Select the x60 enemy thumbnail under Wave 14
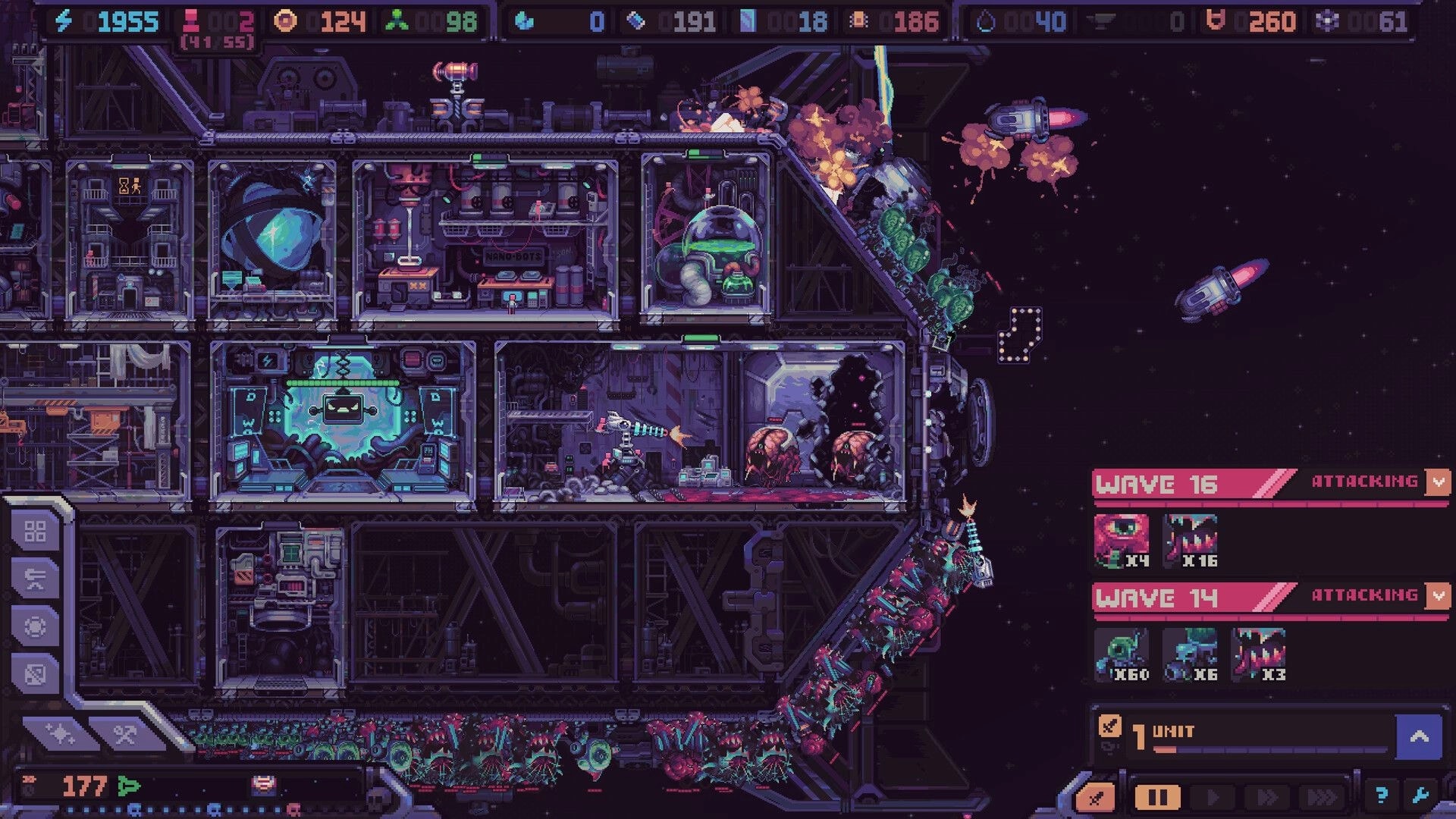This screenshot has height=819, width=1456. [1123, 652]
